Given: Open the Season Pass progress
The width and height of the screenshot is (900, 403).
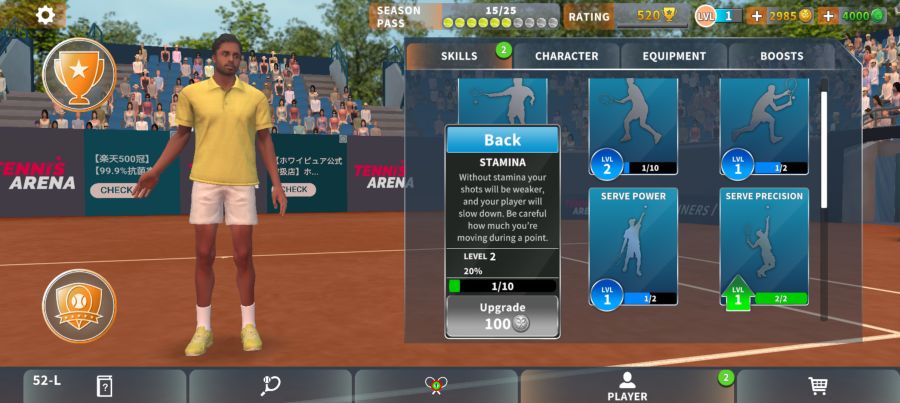Looking at the screenshot, I should click(465, 16).
